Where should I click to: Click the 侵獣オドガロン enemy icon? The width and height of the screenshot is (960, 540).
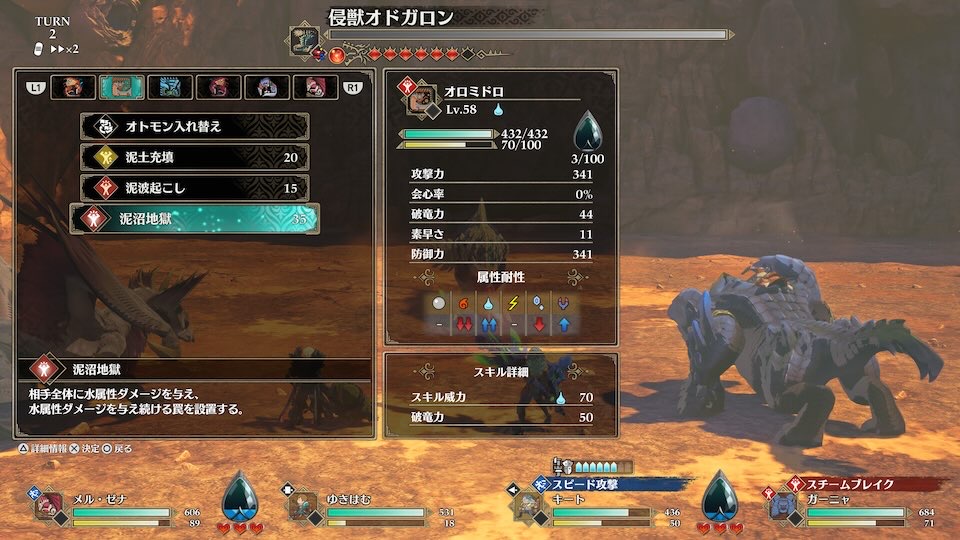point(304,38)
